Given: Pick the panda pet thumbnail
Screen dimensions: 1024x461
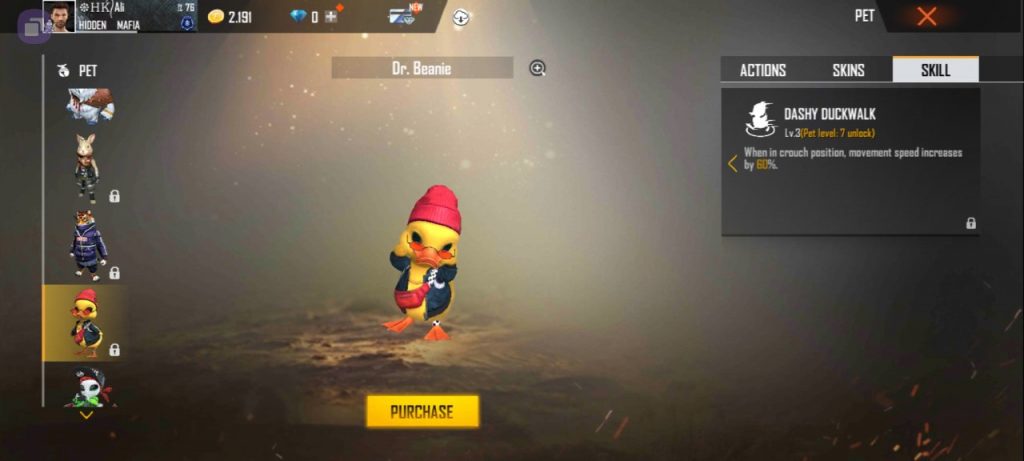Looking at the screenshot, I should 86,386.
